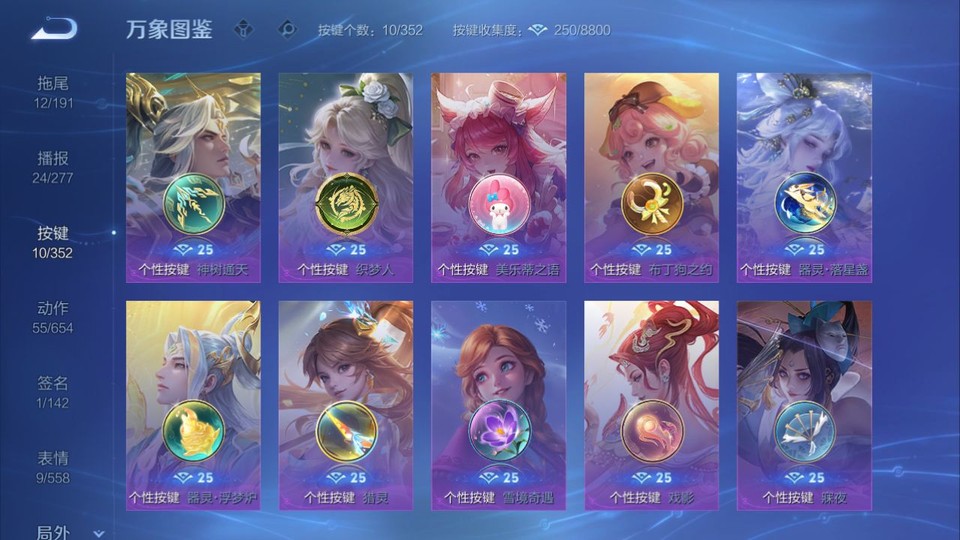Click the magnifier search icon beside title
Screen dimensions: 960x540
pyautogui.click(x=287, y=29)
